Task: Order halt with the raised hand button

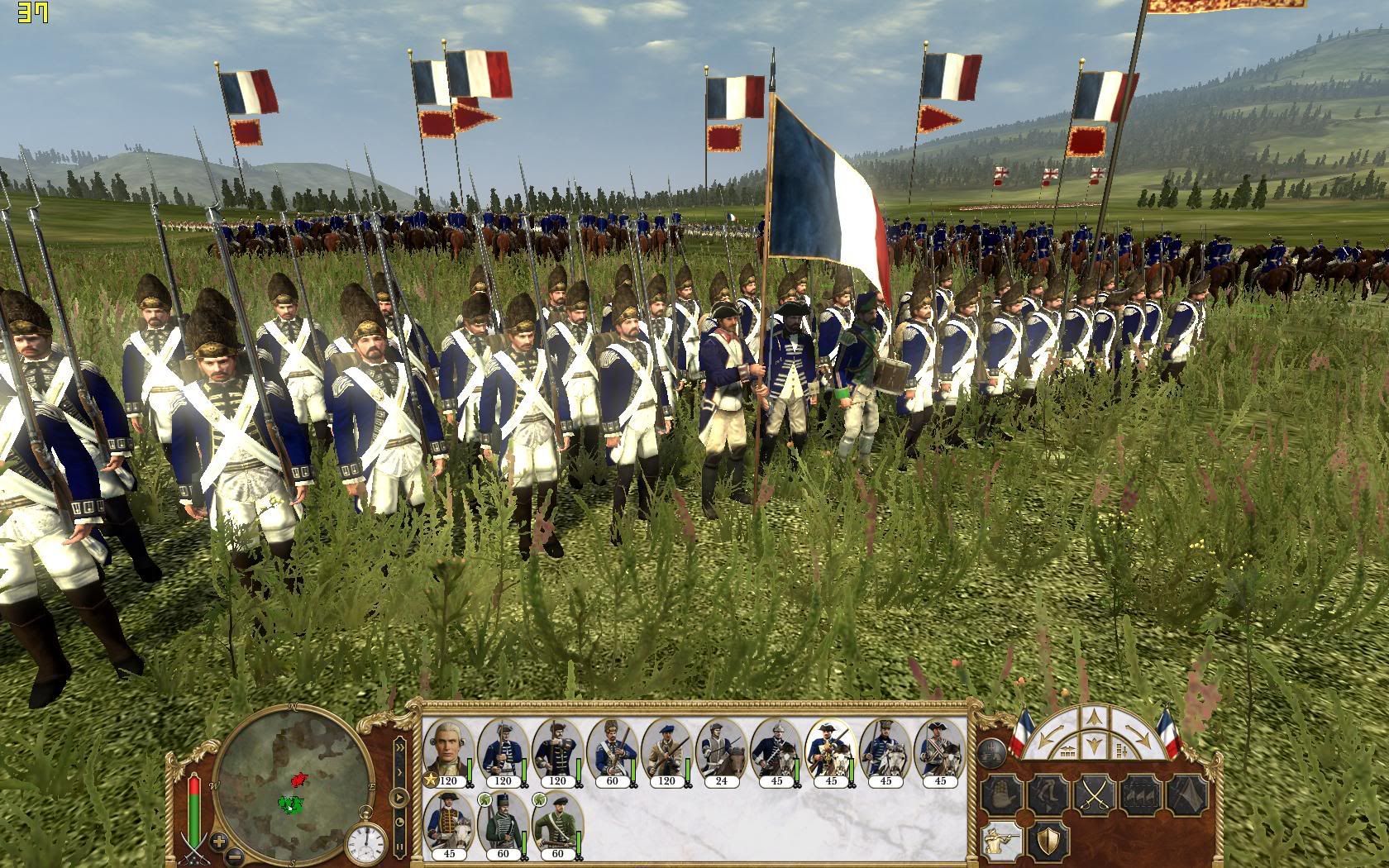Action: tap(1003, 795)
